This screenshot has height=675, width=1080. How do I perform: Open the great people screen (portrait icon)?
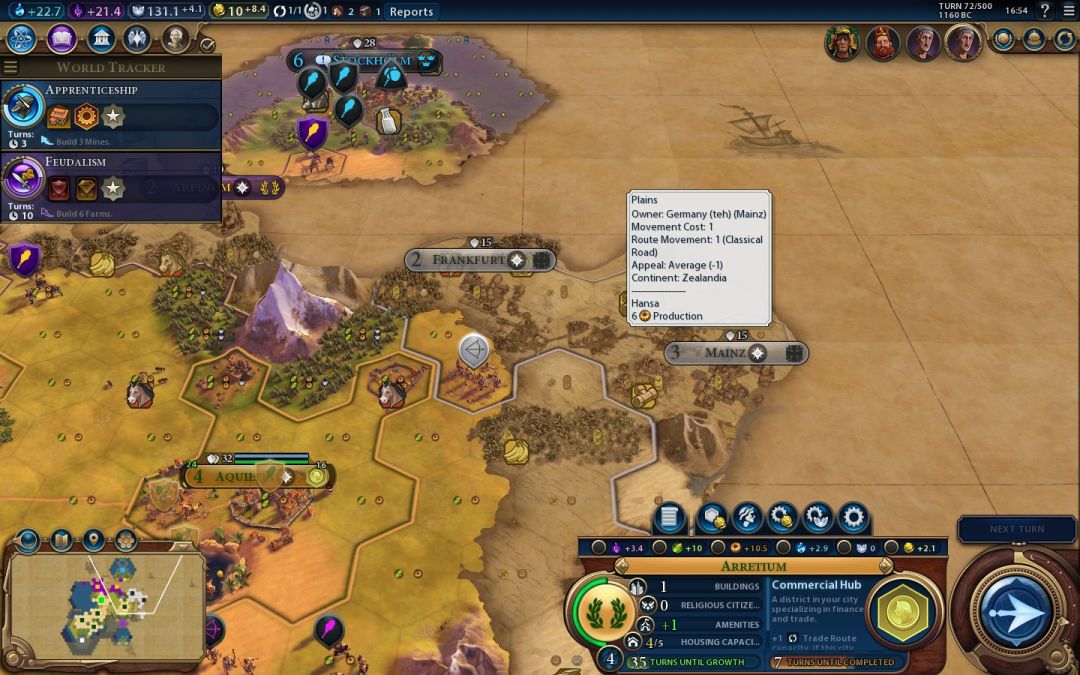click(175, 40)
